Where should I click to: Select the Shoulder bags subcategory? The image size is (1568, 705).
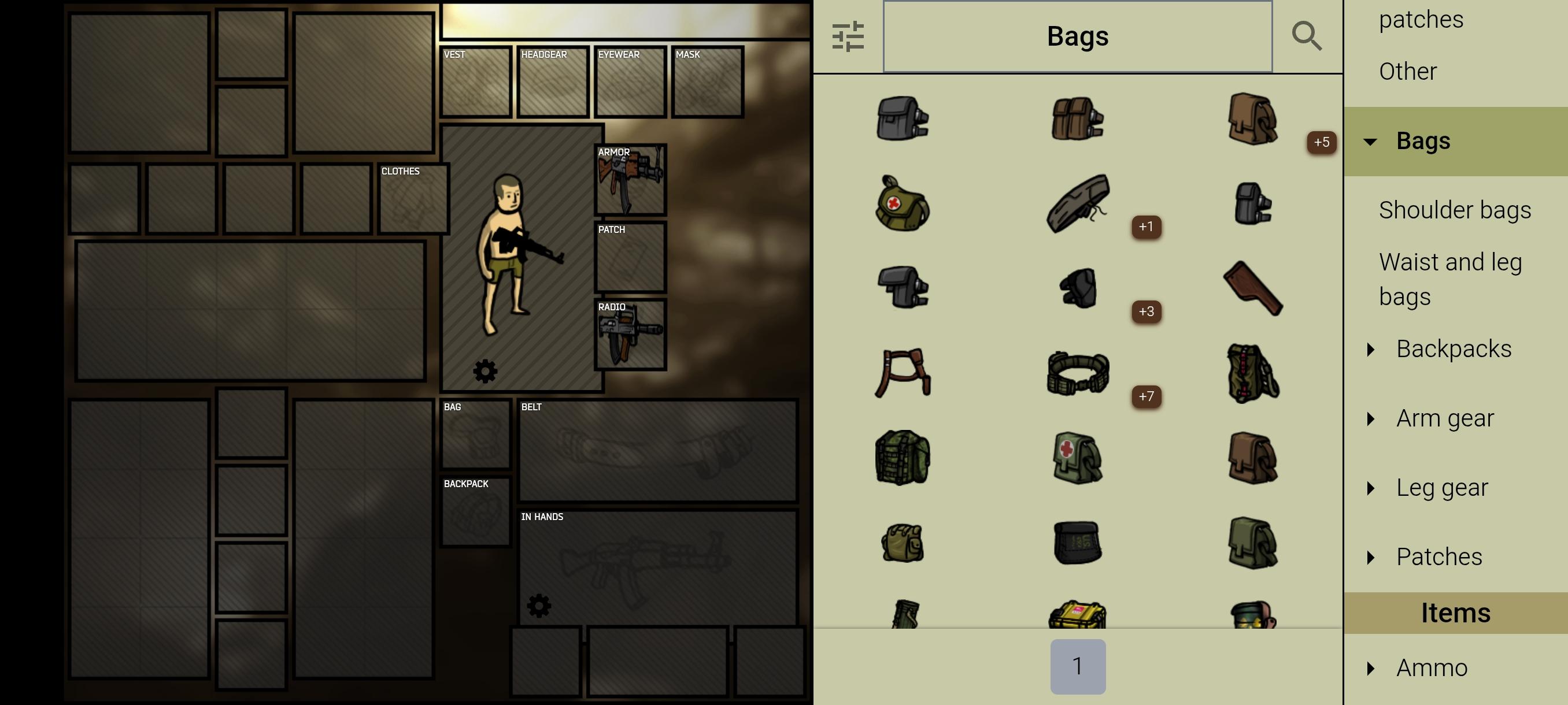[x=1455, y=209]
